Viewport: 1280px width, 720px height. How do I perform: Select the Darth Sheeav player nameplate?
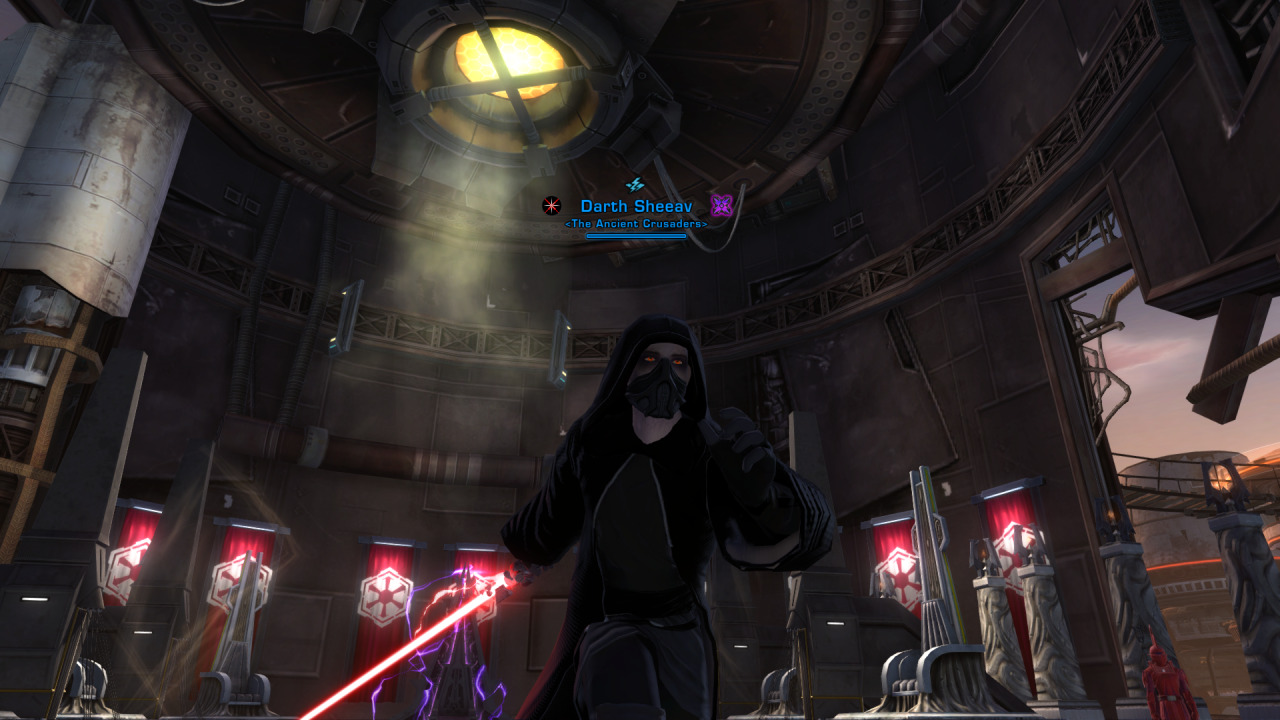(636, 206)
